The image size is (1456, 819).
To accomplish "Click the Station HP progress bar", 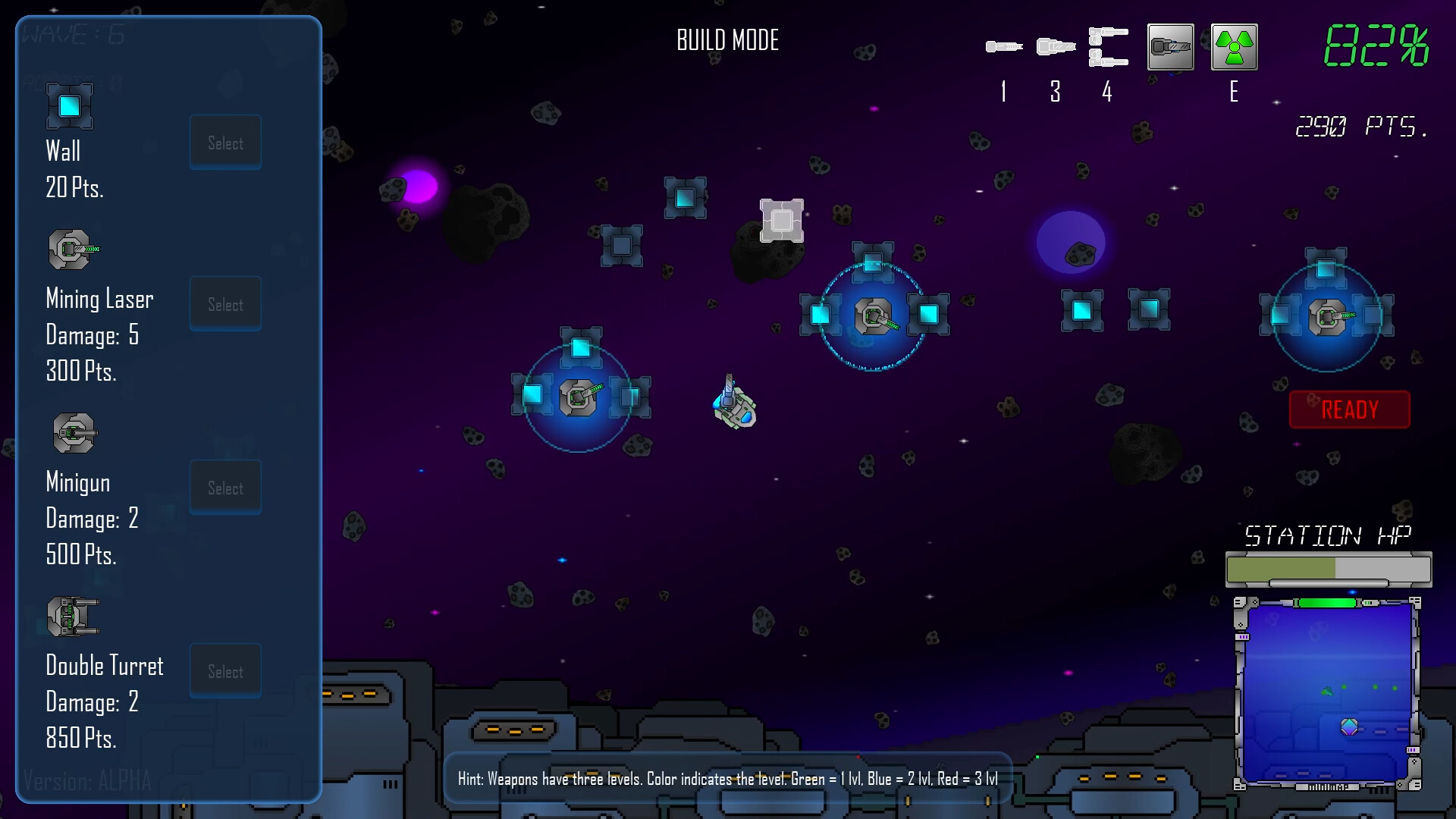I will coord(1329,567).
